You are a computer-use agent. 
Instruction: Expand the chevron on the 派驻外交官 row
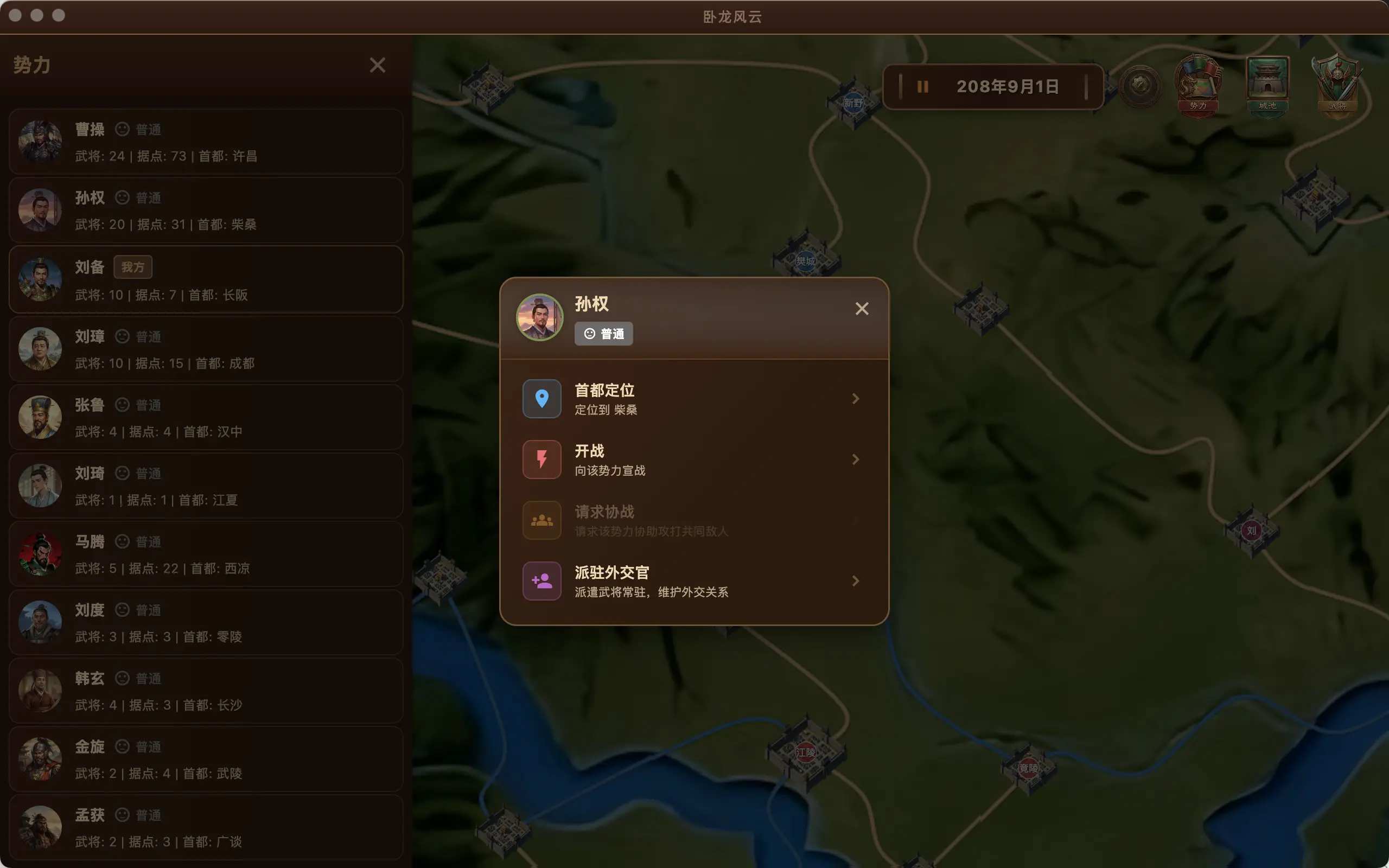[856, 580]
